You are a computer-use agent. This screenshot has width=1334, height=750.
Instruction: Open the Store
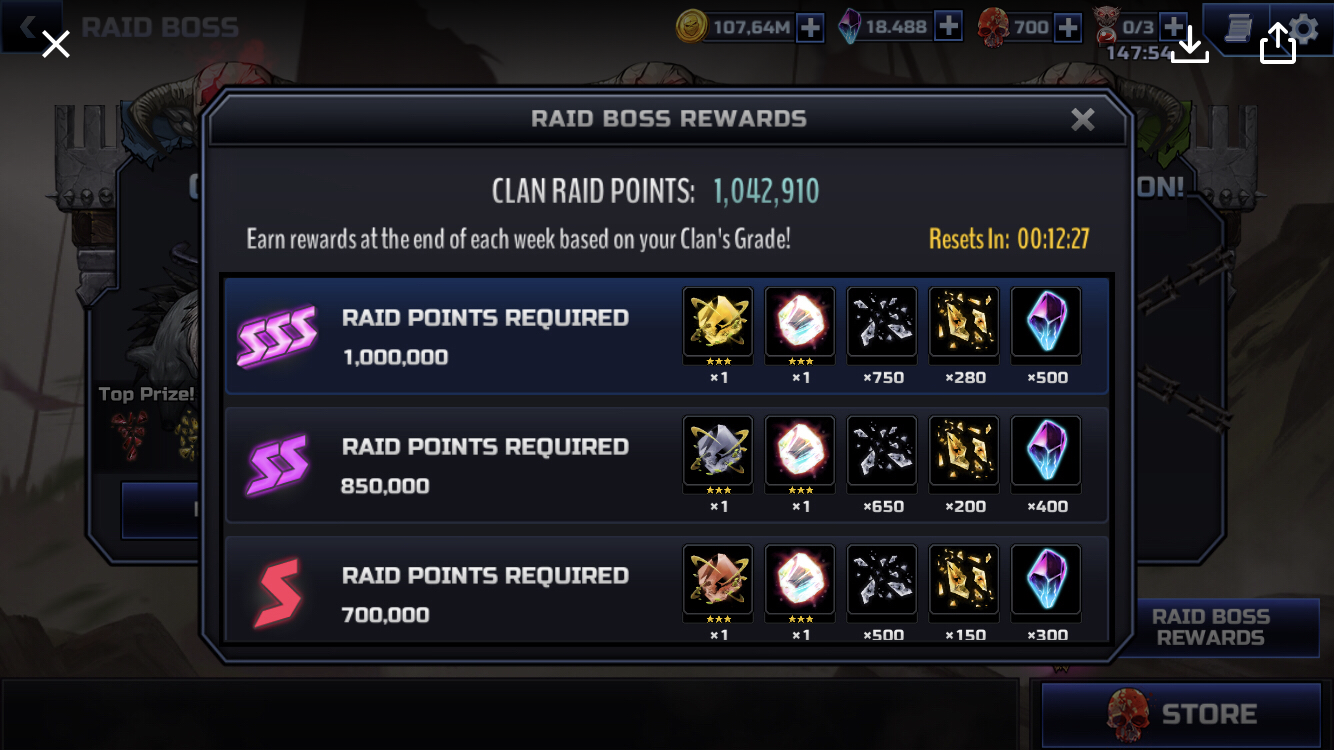click(1181, 714)
